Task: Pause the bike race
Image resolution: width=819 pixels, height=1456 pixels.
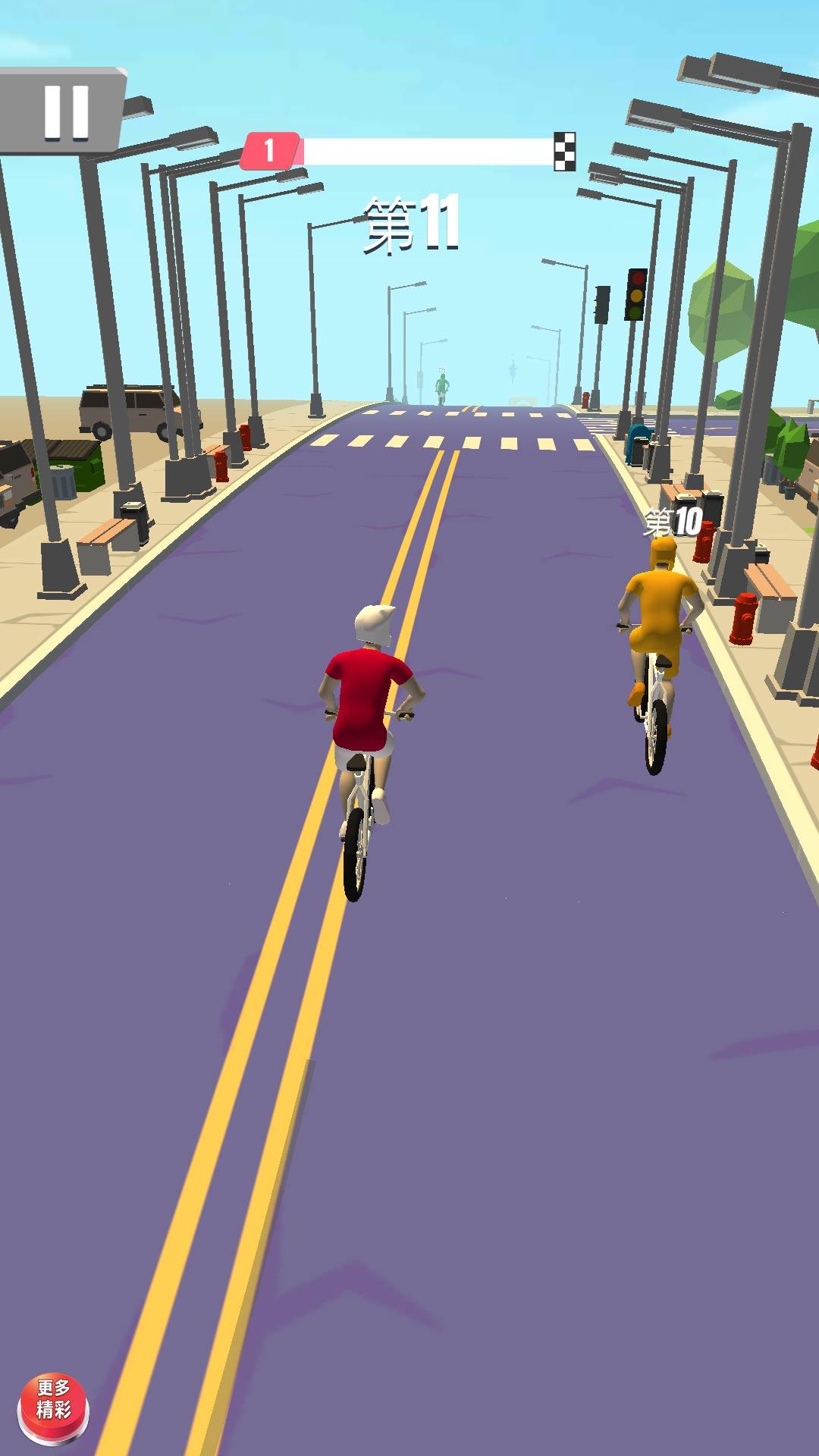Action: click(64, 111)
